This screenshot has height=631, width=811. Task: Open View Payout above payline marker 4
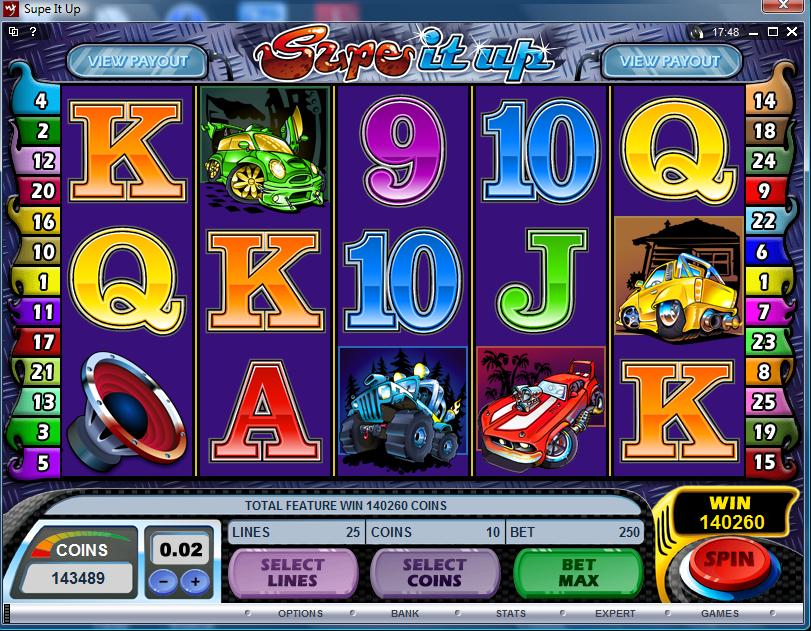click(x=138, y=61)
